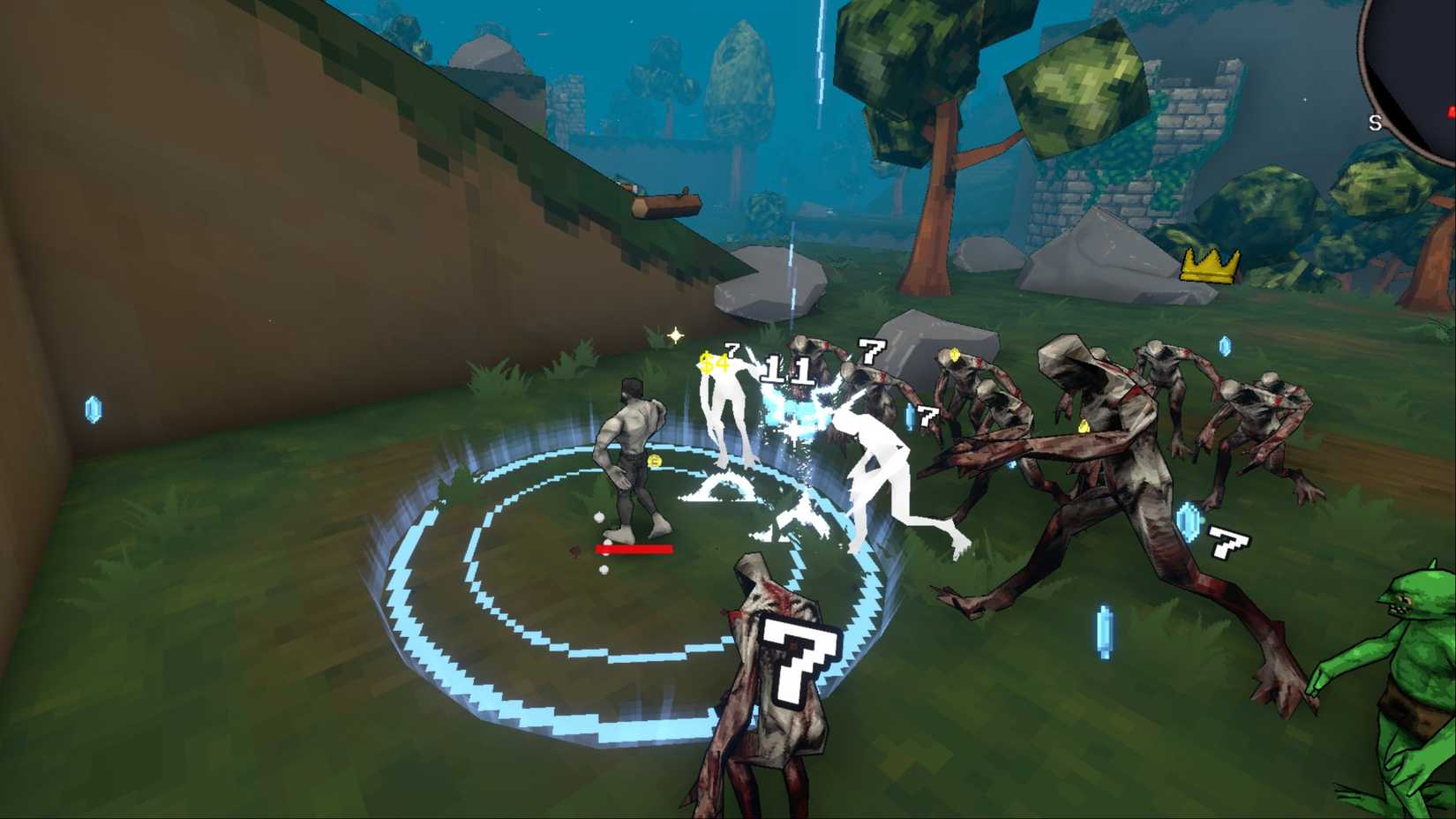This screenshot has height=819, width=1456.
Task: Click the yellow coin beside the player character
Action: [x=657, y=461]
